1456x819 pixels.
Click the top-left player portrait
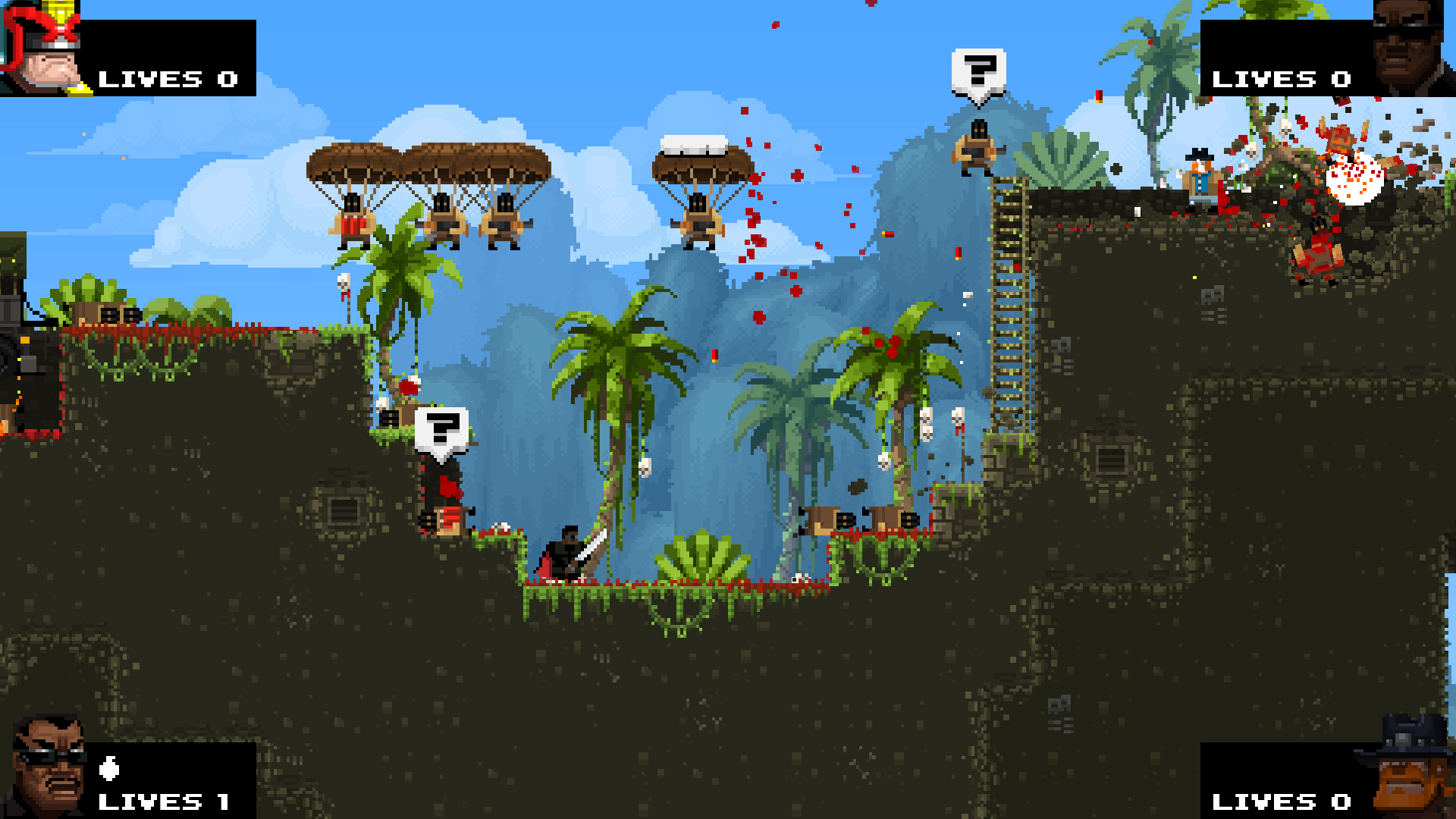[42, 45]
